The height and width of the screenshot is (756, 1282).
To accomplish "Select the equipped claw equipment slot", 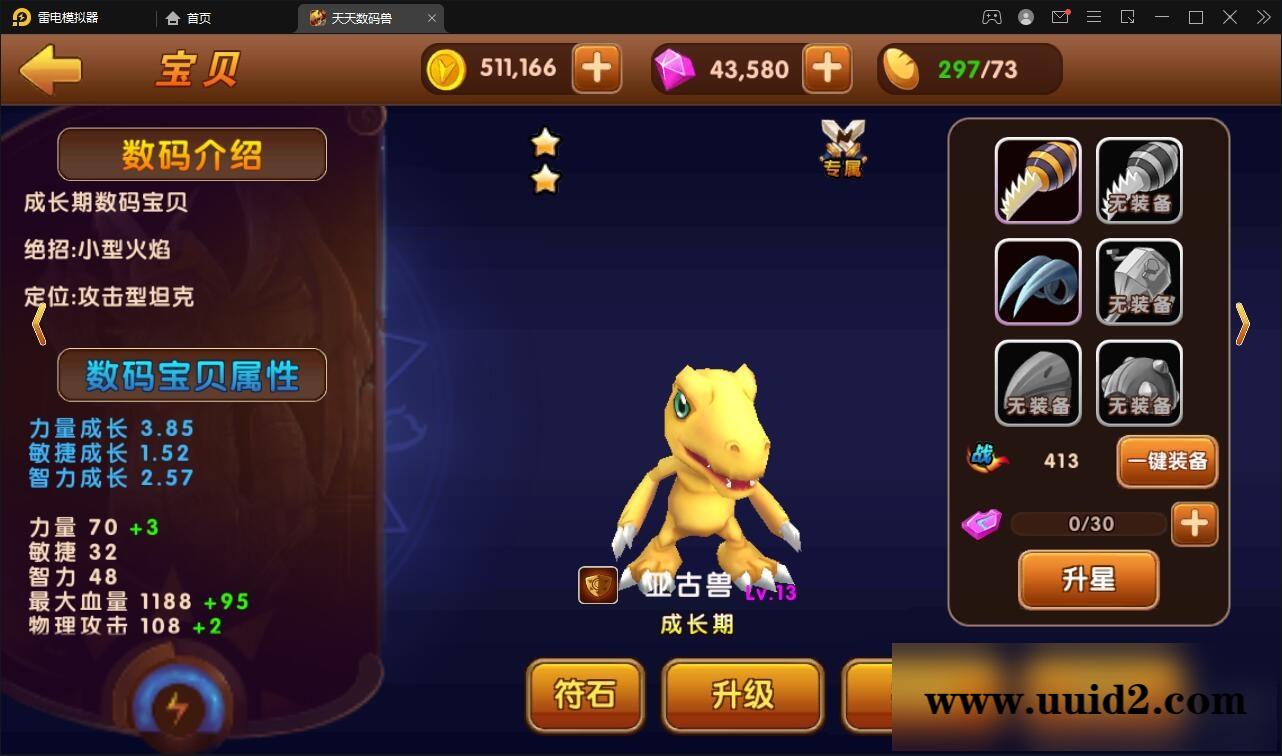I will (1037, 281).
